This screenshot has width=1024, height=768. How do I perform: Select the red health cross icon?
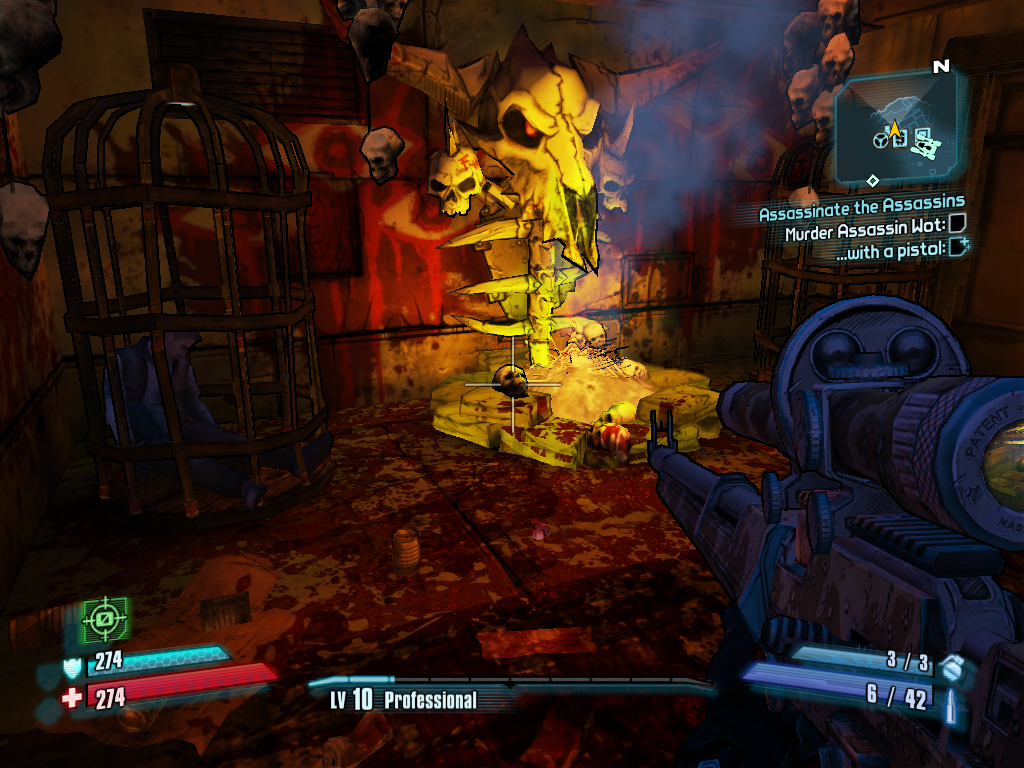(72, 697)
